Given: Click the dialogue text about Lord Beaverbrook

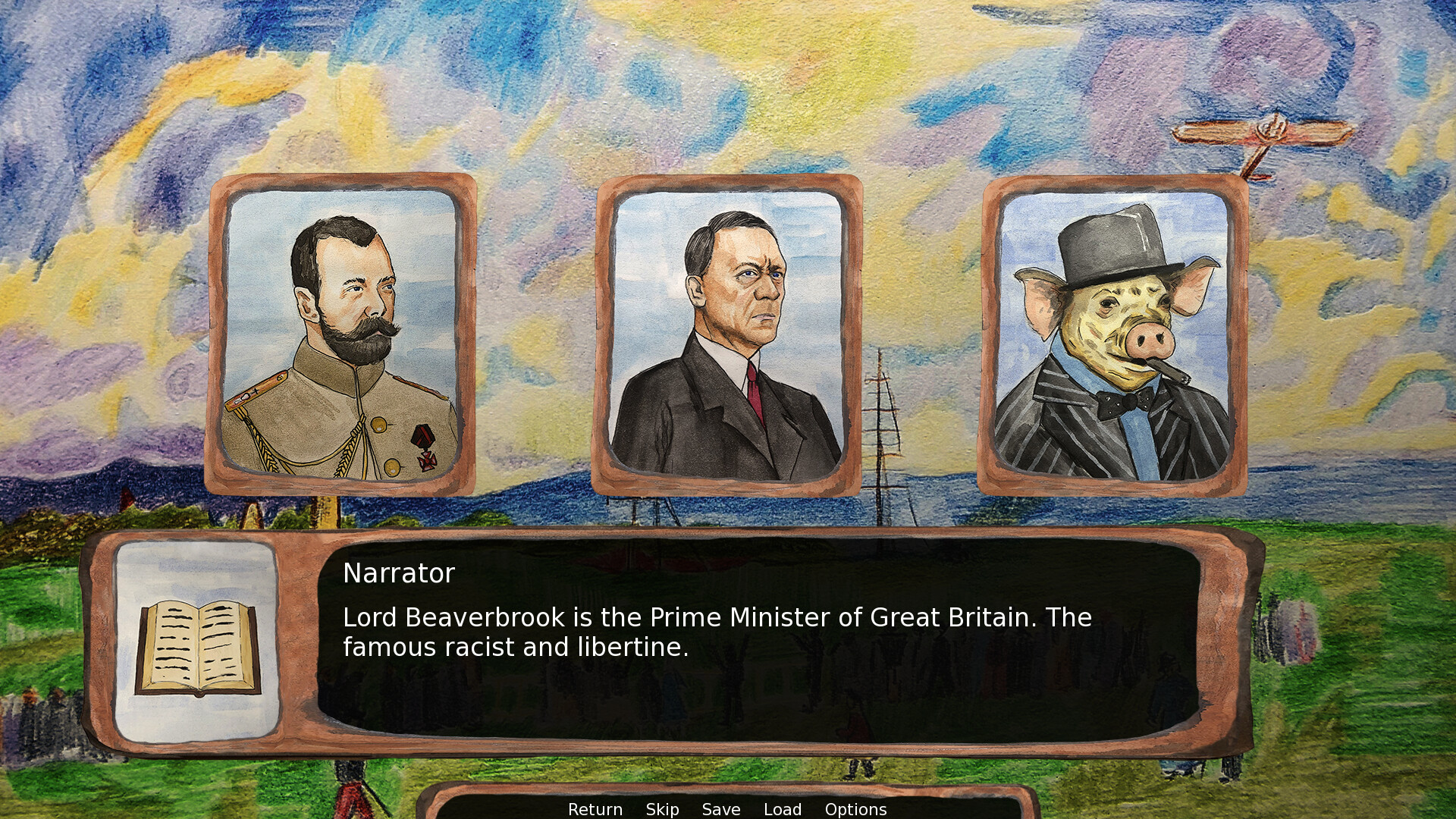Looking at the screenshot, I should click(717, 632).
